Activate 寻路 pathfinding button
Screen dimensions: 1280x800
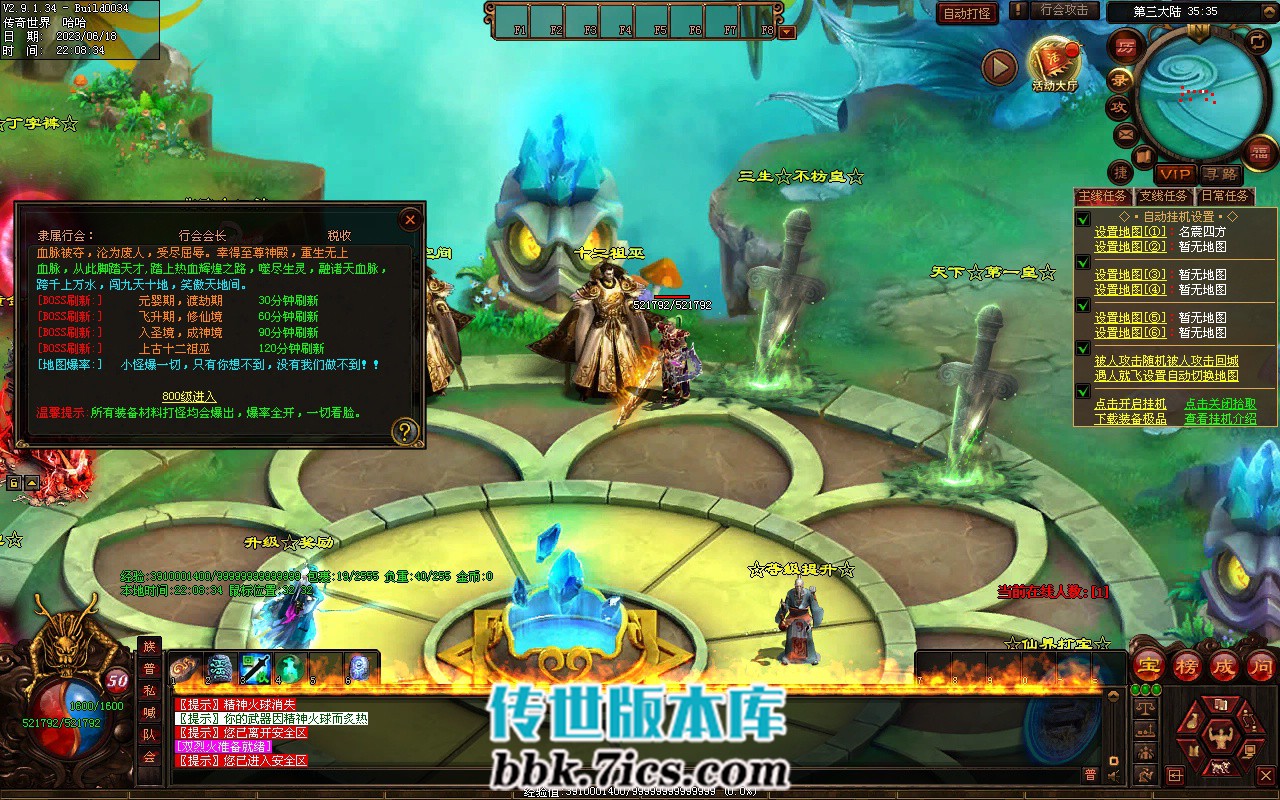pos(1220,174)
